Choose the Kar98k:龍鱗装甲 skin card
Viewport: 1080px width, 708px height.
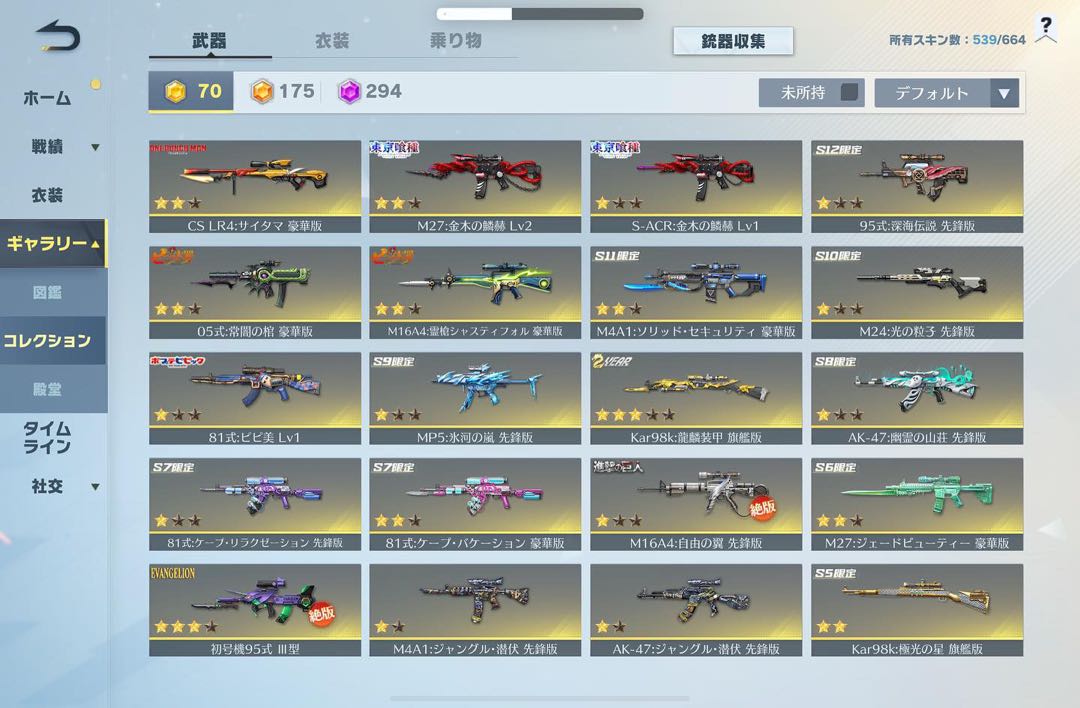696,398
